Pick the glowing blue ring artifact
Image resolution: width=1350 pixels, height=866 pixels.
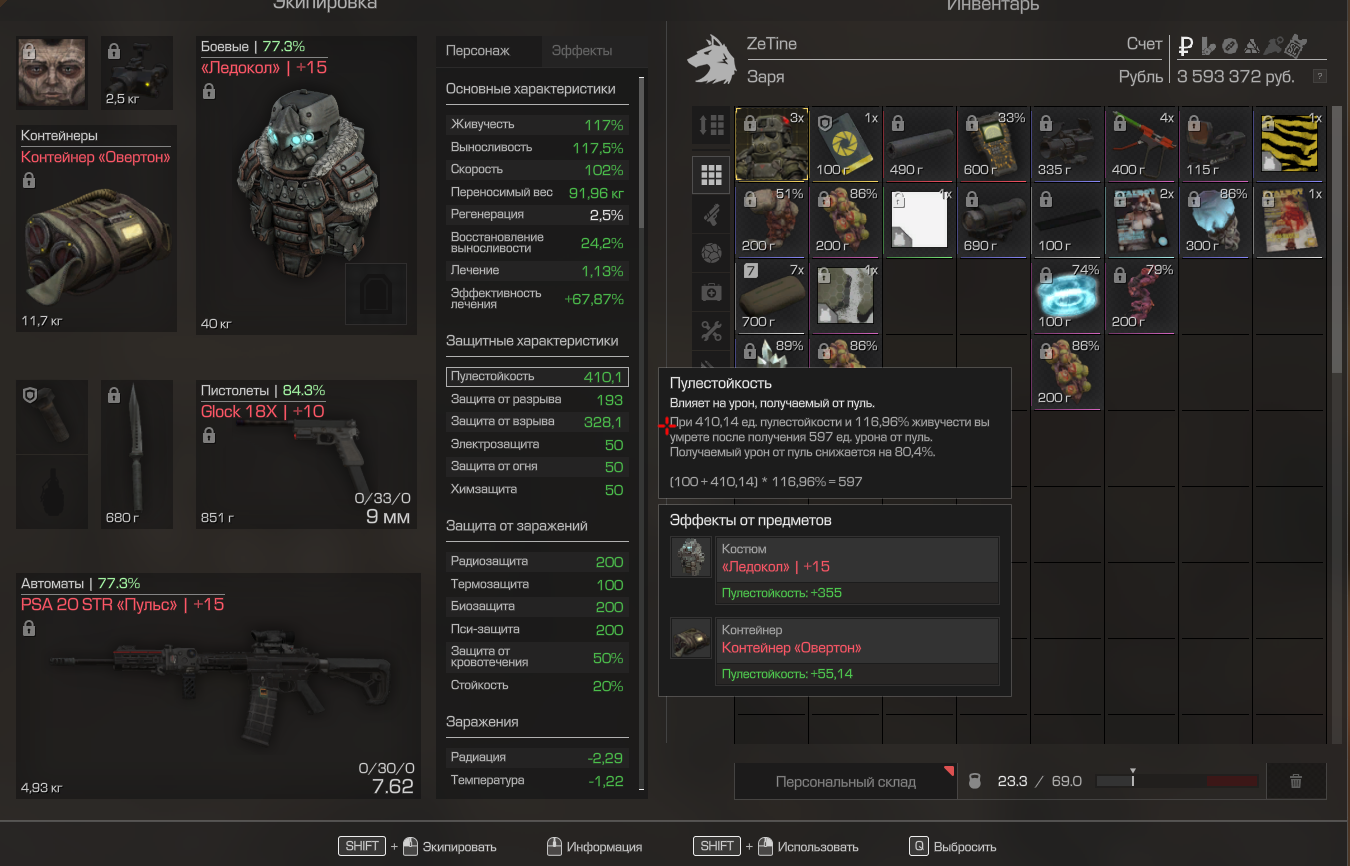(x=1068, y=295)
